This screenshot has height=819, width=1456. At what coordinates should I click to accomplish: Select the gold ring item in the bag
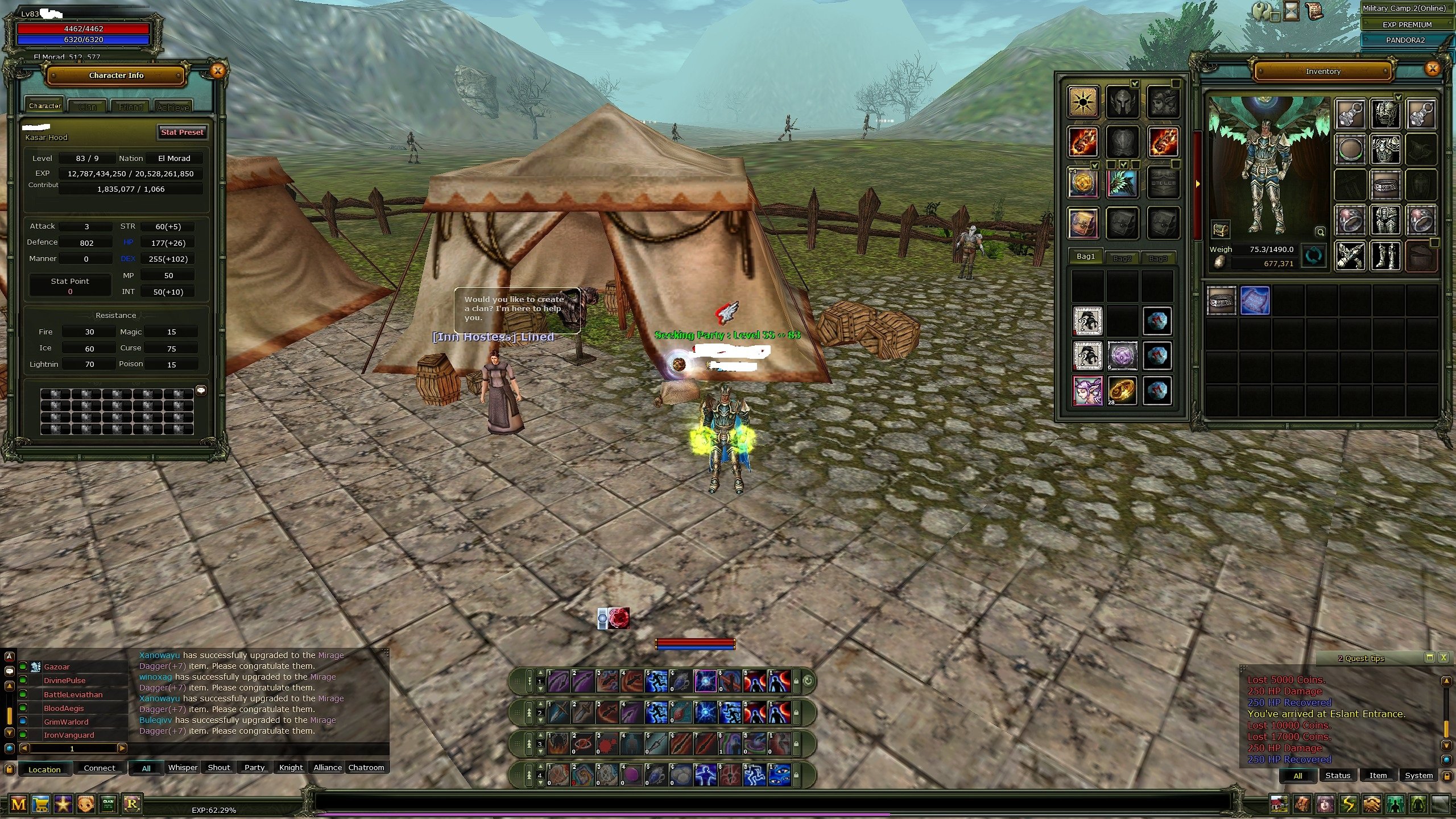pos(1122,390)
